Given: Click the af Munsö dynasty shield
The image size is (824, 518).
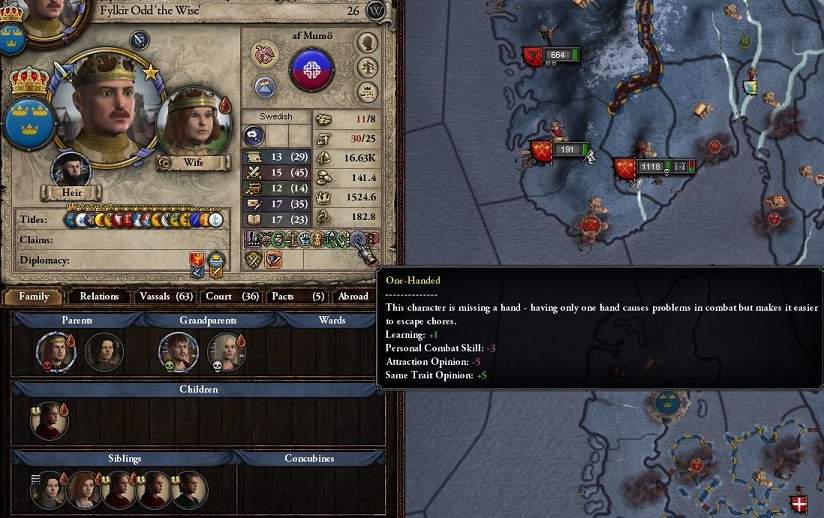Looking at the screenshot, I should 311,71.
